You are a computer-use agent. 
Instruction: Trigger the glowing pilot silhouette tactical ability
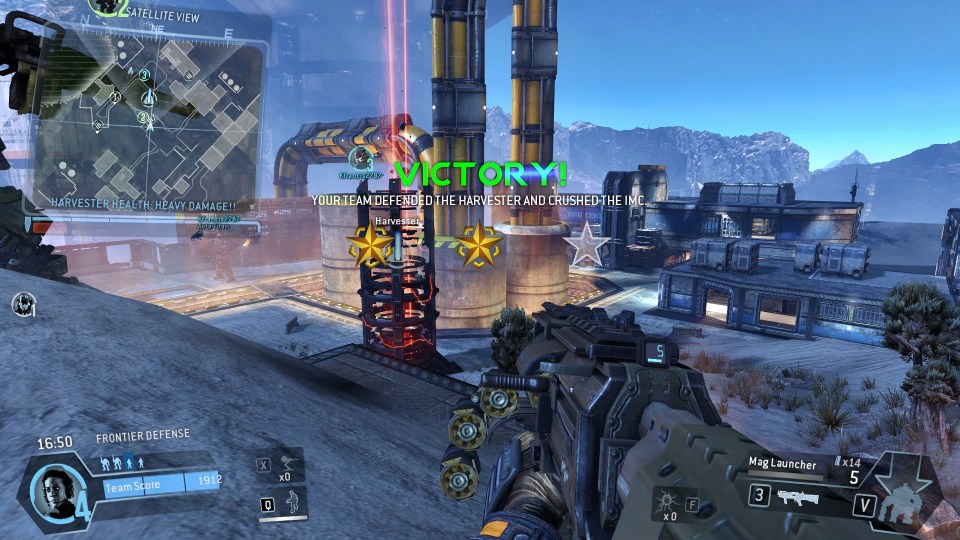coord(291,503)
